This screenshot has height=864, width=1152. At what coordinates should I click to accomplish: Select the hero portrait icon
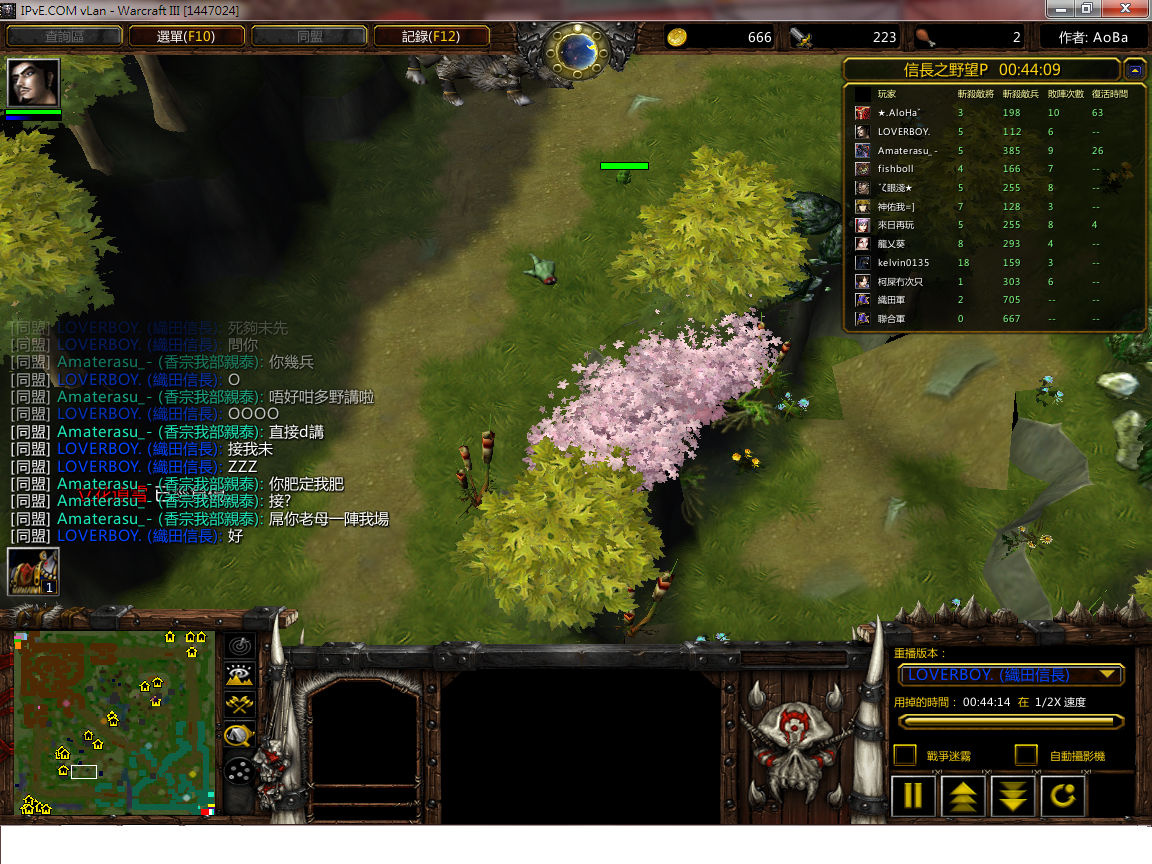click(x=34, y=82)
